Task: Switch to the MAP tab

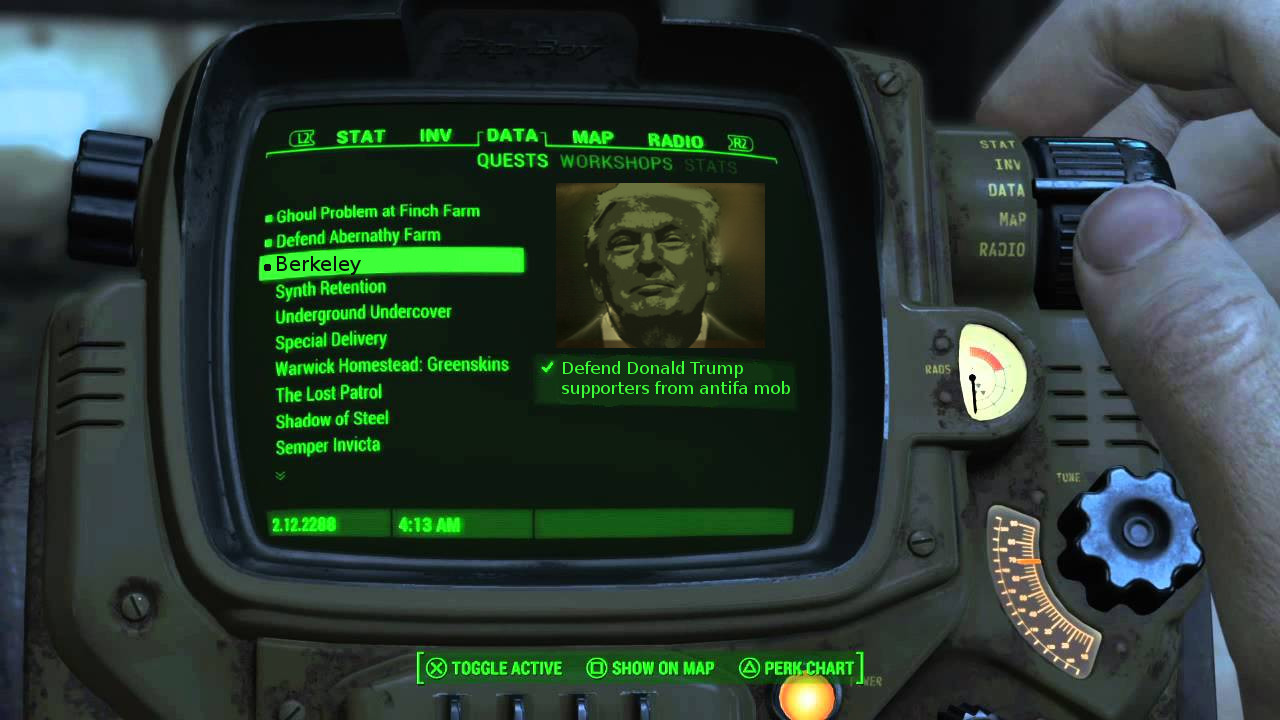Action: pos(593,138)
